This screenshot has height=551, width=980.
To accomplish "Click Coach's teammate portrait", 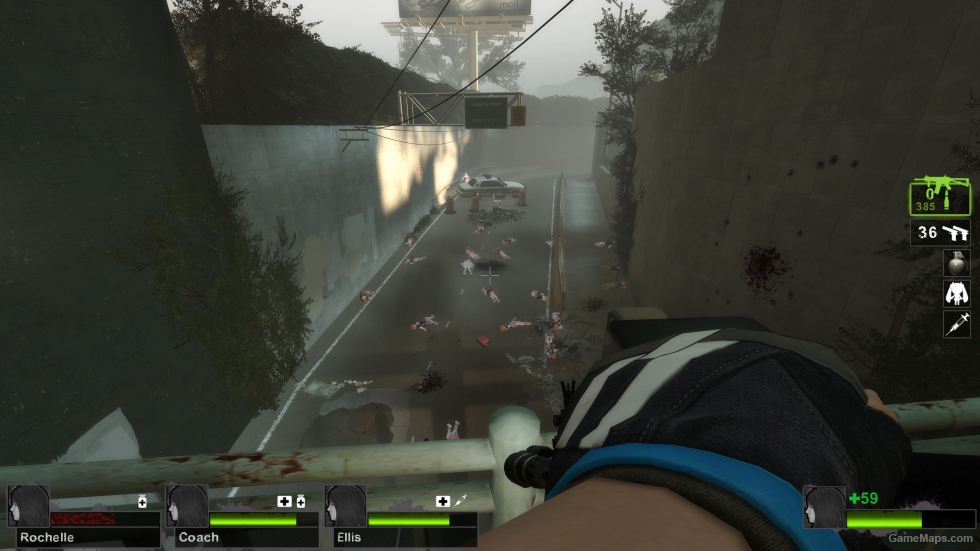I will point(187,506).
